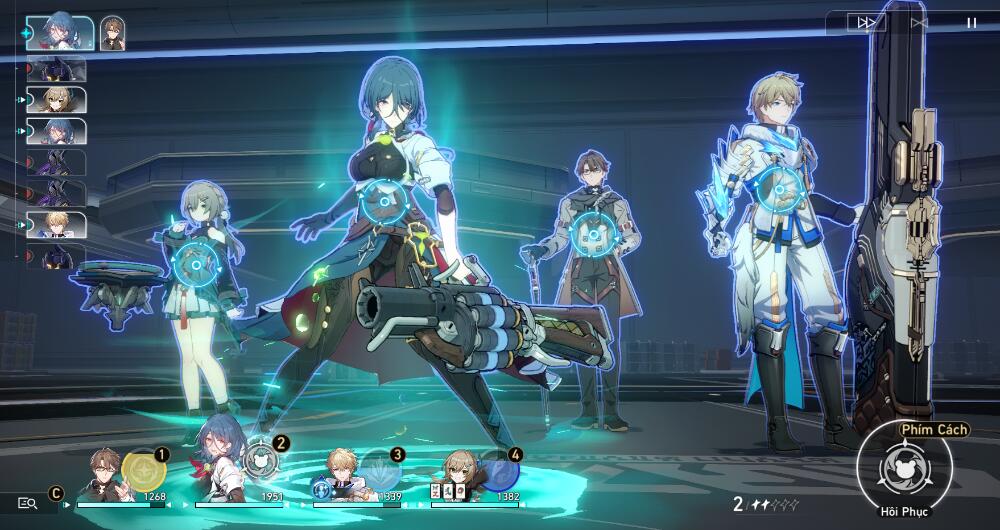The width and height of the screenshot is (1000, 530).
Task: Click Welt's small portrait in turn order
Action: click(112, 32)
